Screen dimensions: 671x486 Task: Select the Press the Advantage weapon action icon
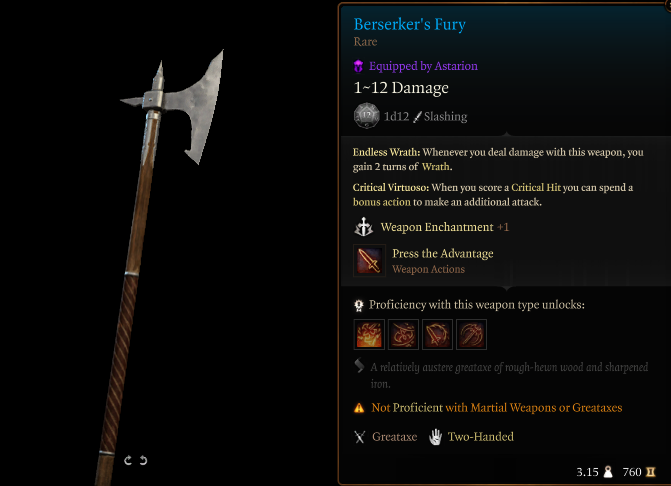(369, 261)
